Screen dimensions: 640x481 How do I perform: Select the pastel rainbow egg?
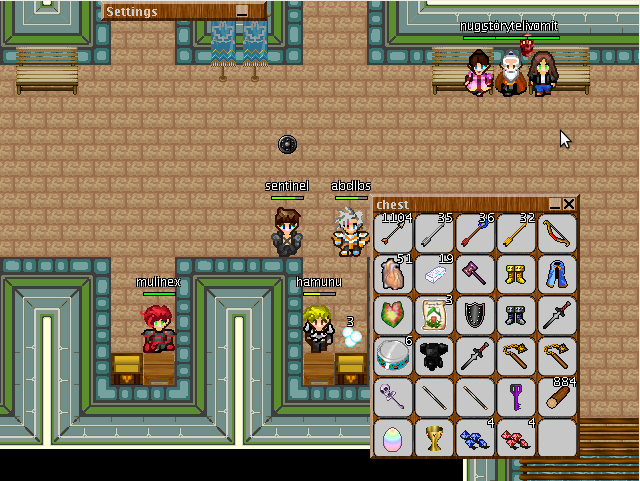tap(393, 438)
